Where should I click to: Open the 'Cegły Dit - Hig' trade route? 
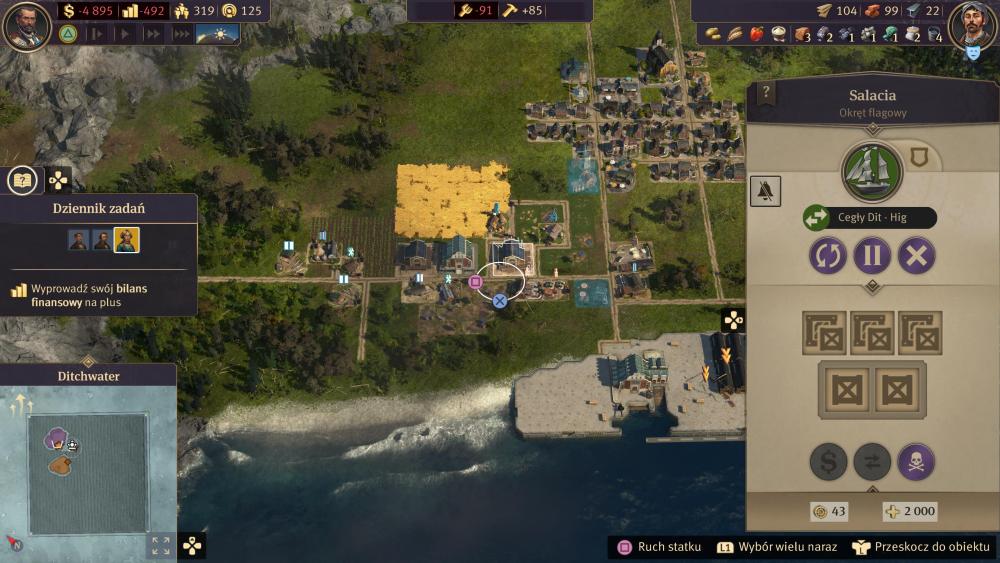tap(870, 218)
